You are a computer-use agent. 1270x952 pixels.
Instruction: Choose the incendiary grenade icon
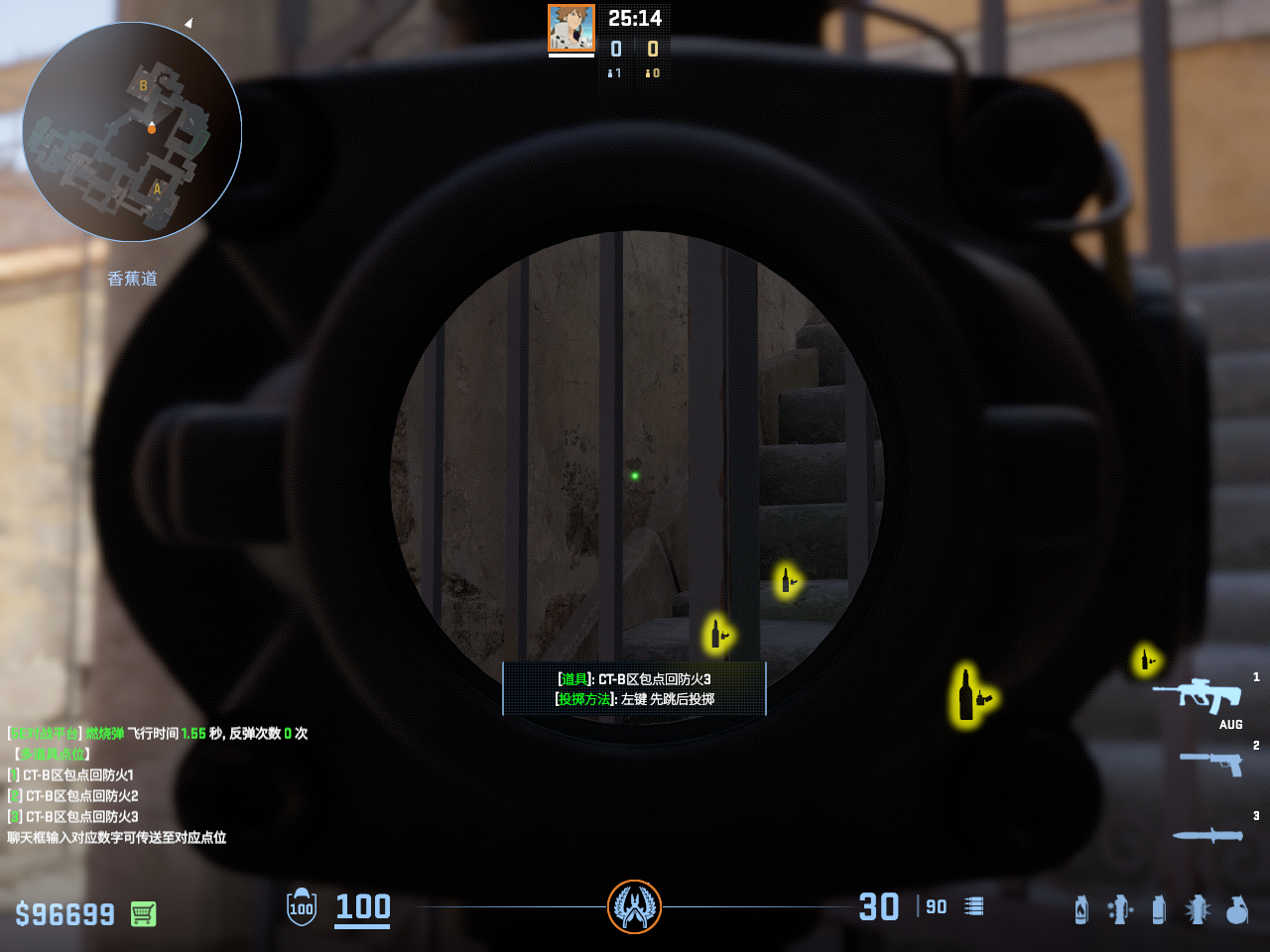click(x=1081, y=908)
